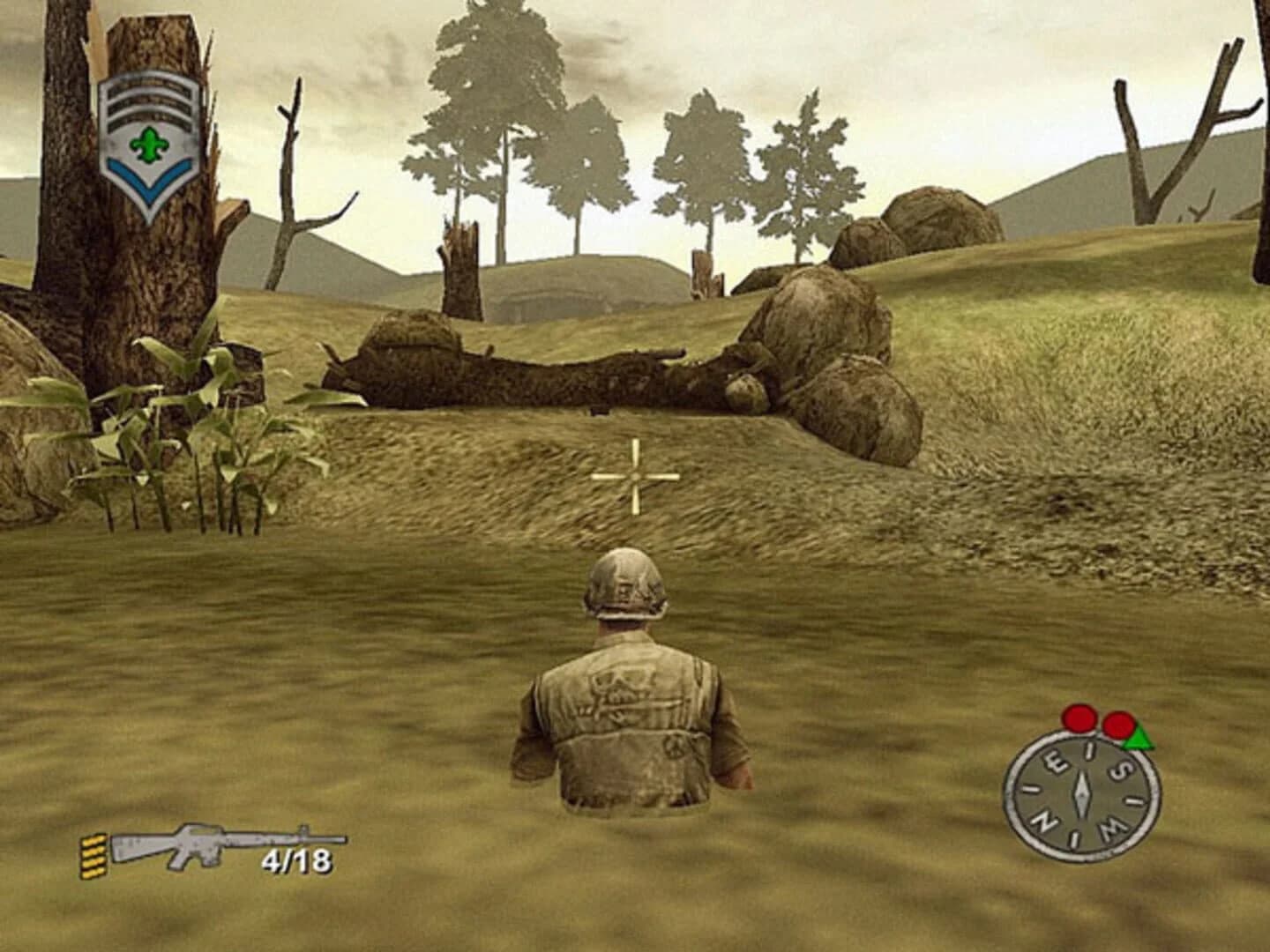Click the N marker on the compass dial
The width and height of the screenshot is (1270, 952).
pos(1044,822)
